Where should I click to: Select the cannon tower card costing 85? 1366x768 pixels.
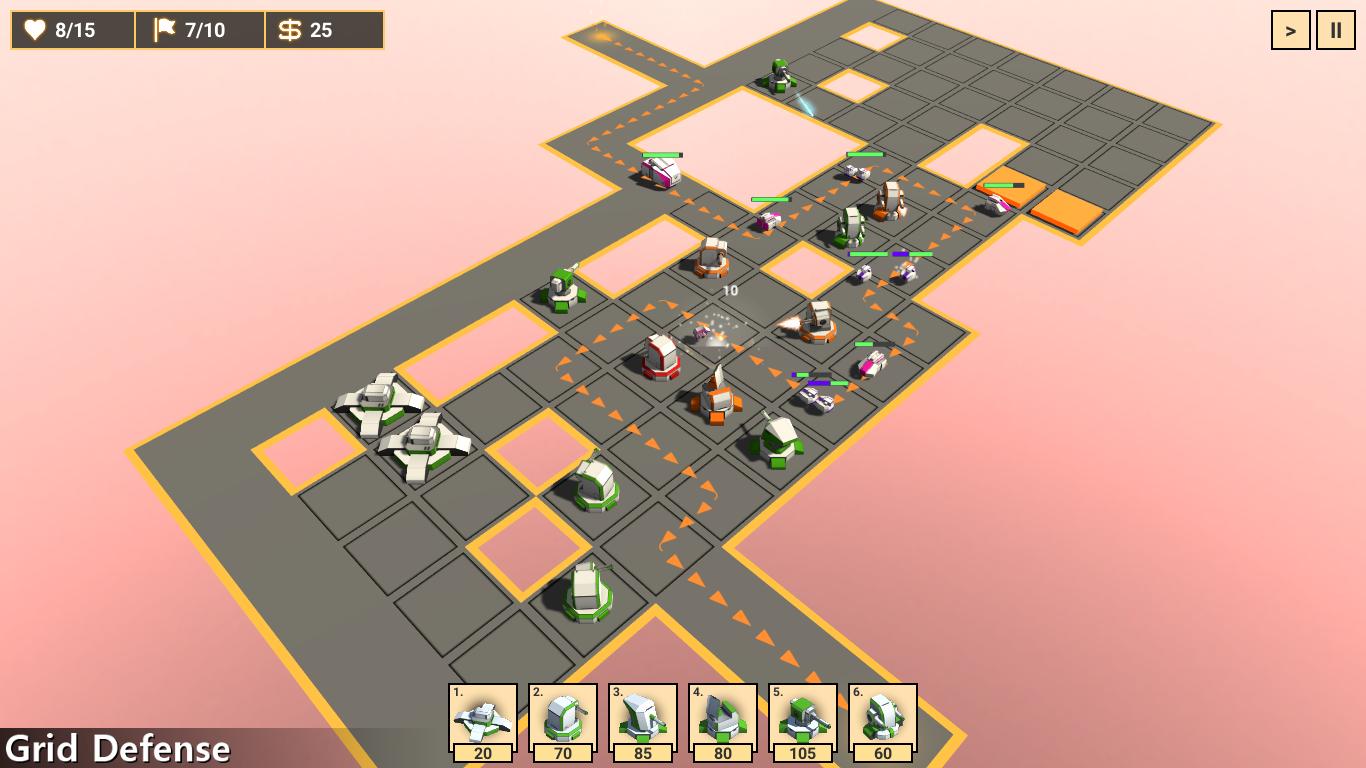coord(642,720)
